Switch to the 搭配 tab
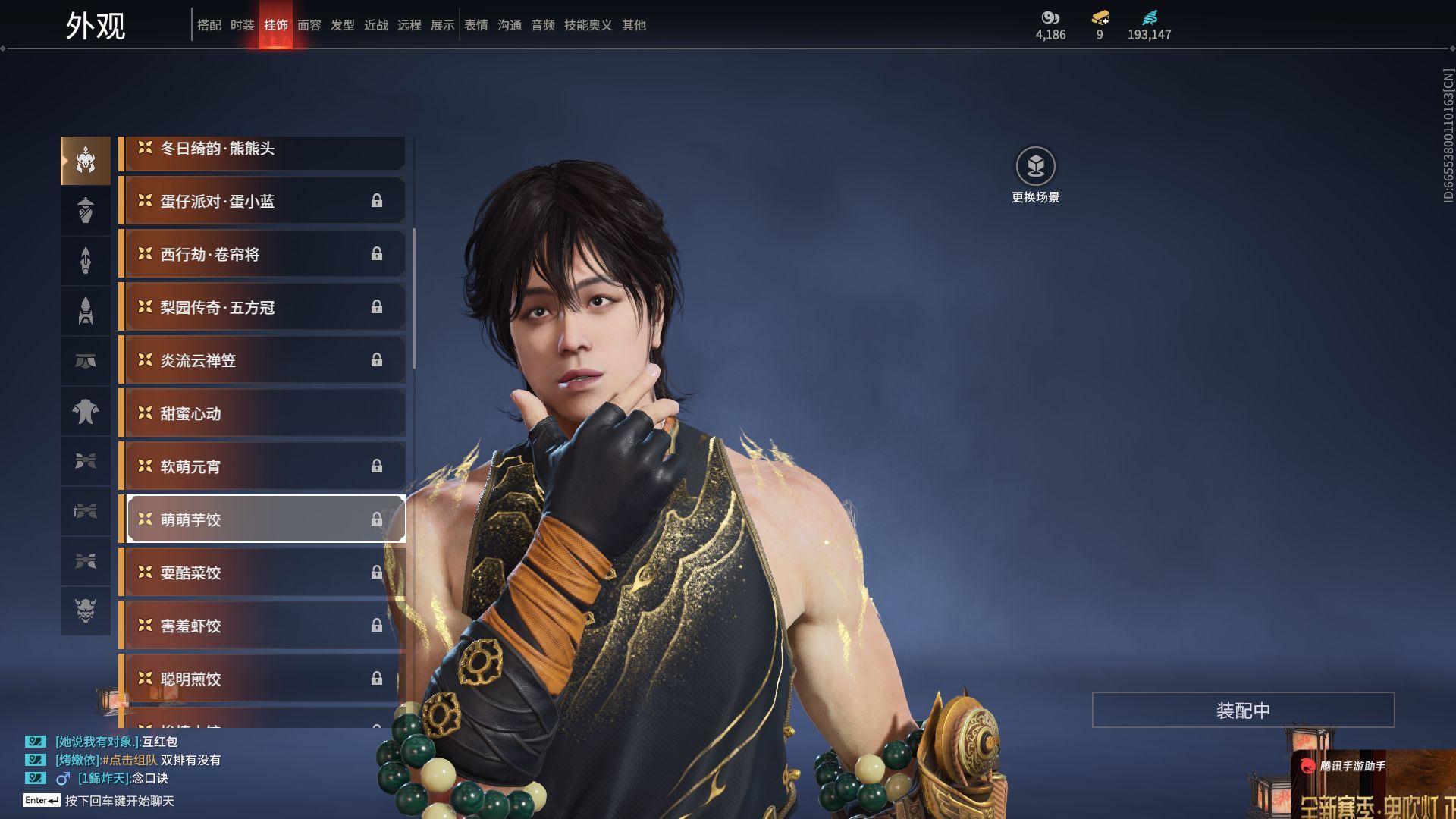This screenshot has height=819, width=1456. coord(209,25)
